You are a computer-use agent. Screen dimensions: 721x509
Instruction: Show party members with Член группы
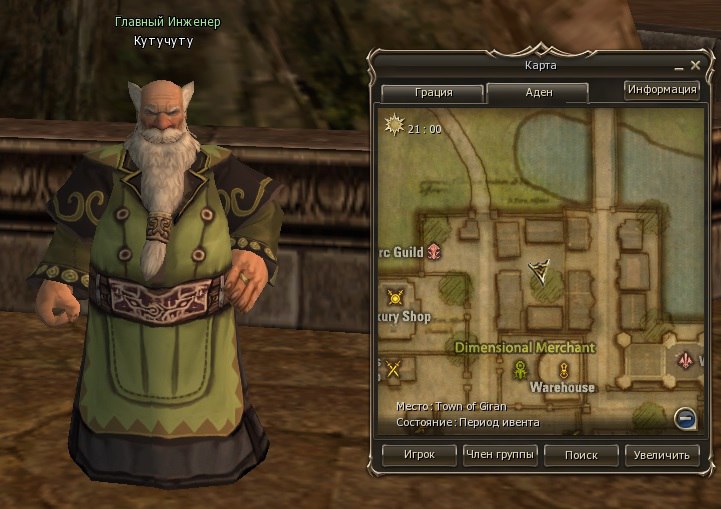point(500,455)
